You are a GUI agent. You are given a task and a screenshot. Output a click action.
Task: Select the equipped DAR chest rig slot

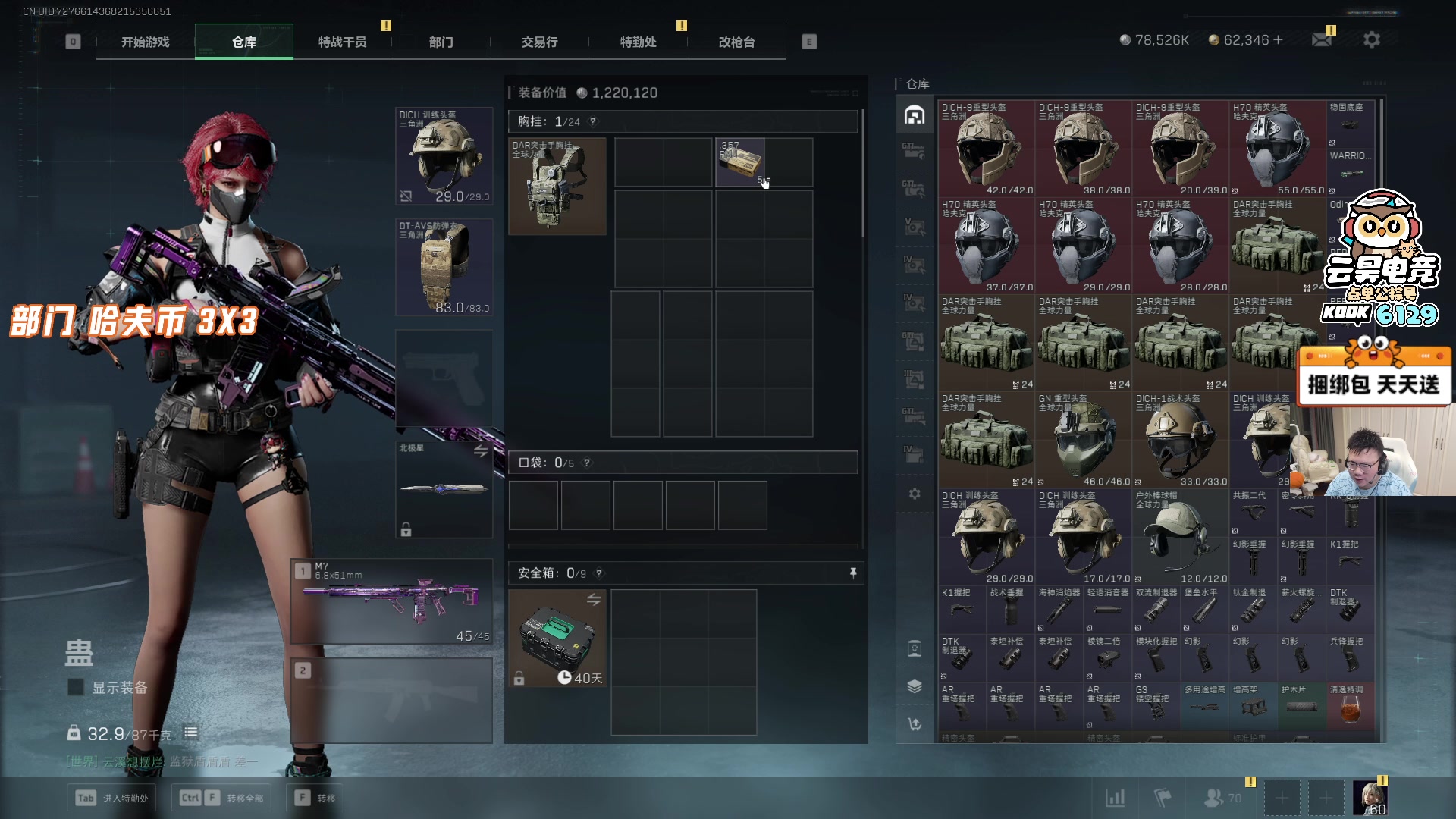(x=557, y=187)
